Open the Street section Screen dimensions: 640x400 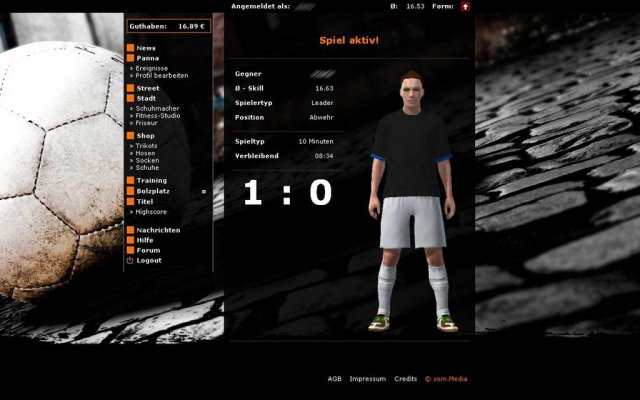pyautogui.click(x=148, y=88)
